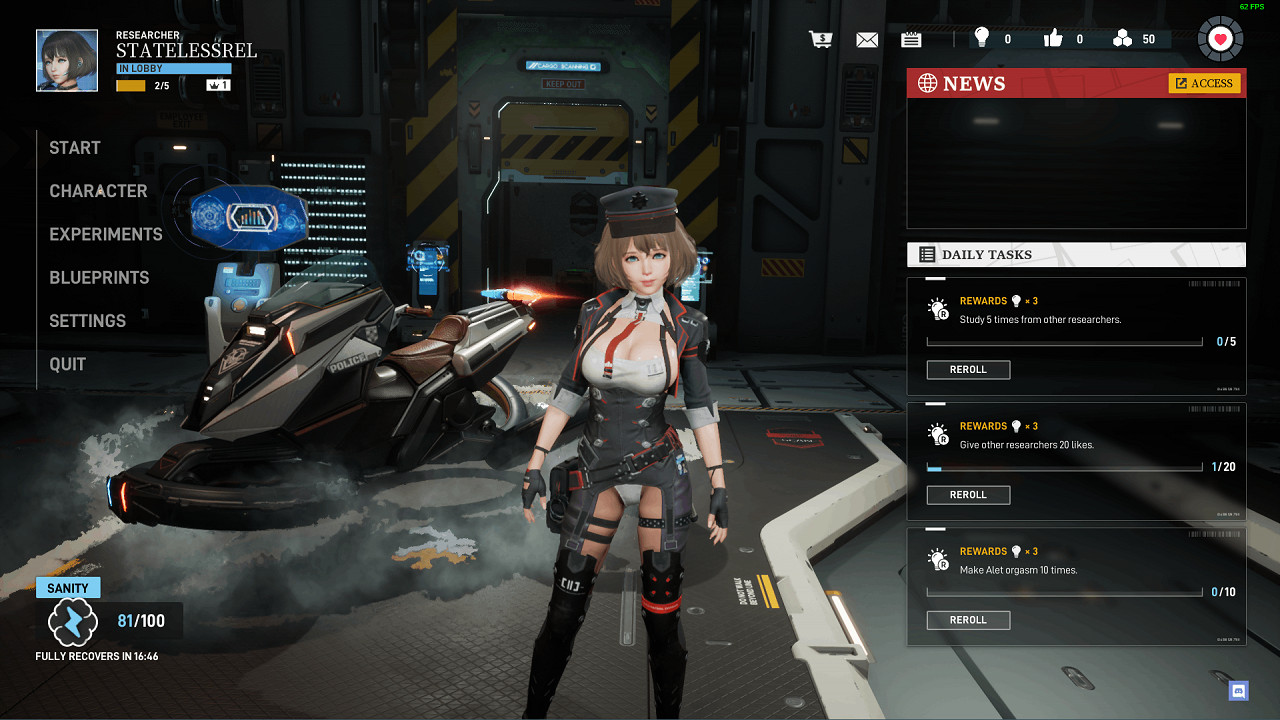Reroll the study researchers daily task
This screenshot has width=1280, height=720.
[968, 370]
